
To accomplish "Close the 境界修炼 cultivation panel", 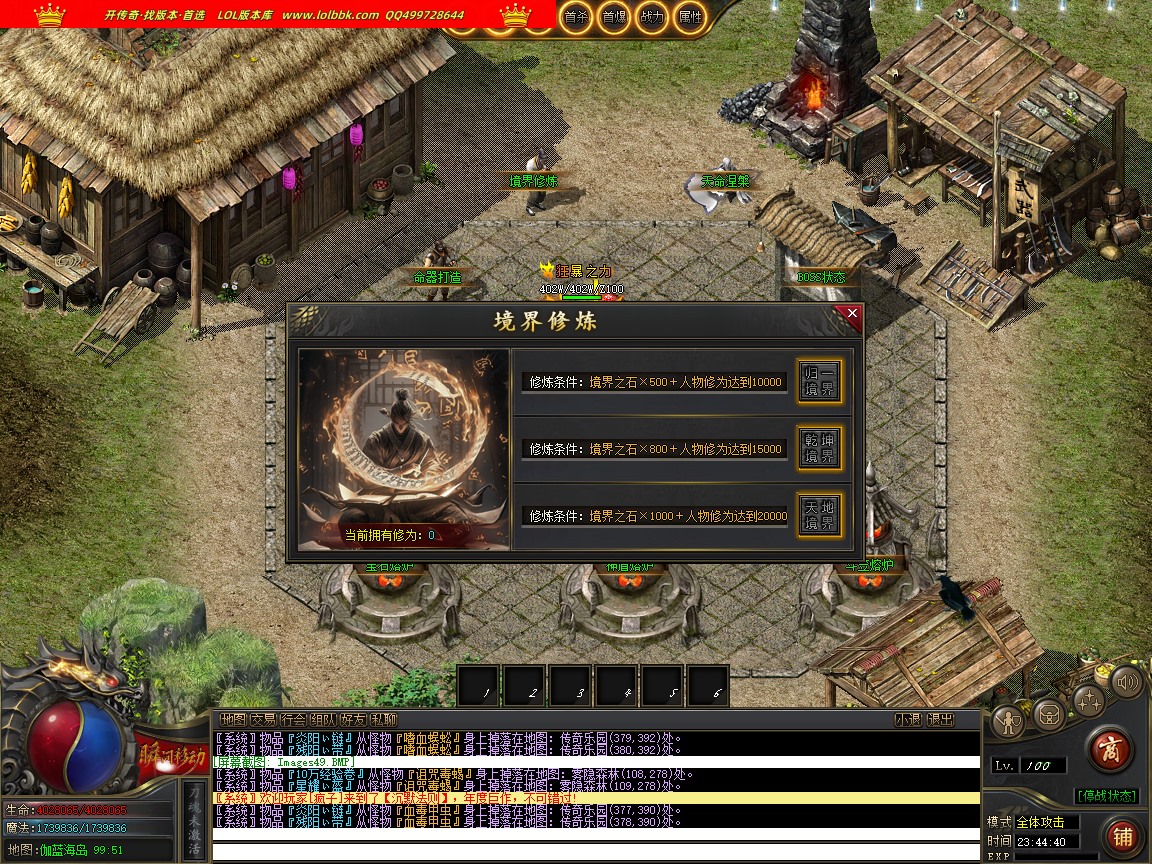I will click(852, 314).
